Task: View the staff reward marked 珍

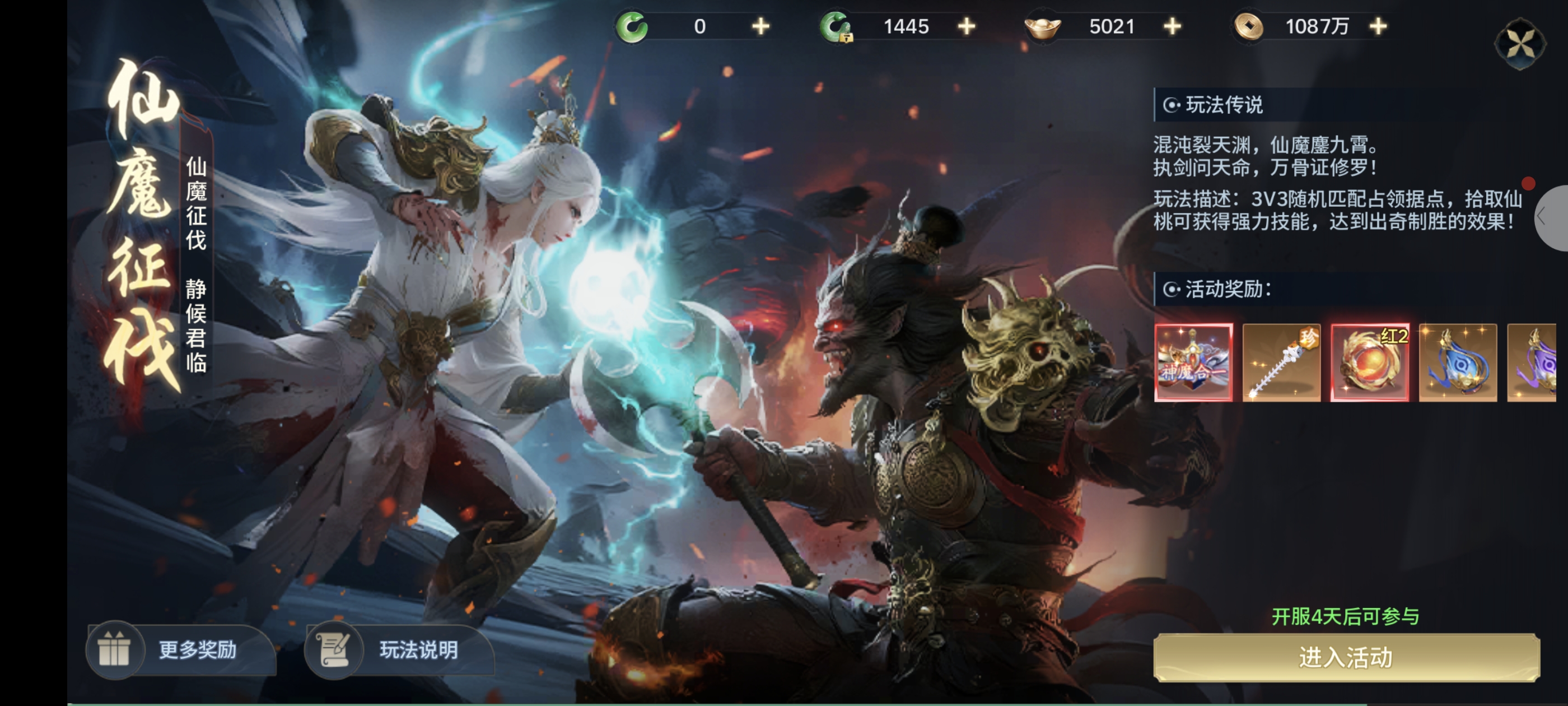Action: pyautogui.click(x=1281, y=363)
